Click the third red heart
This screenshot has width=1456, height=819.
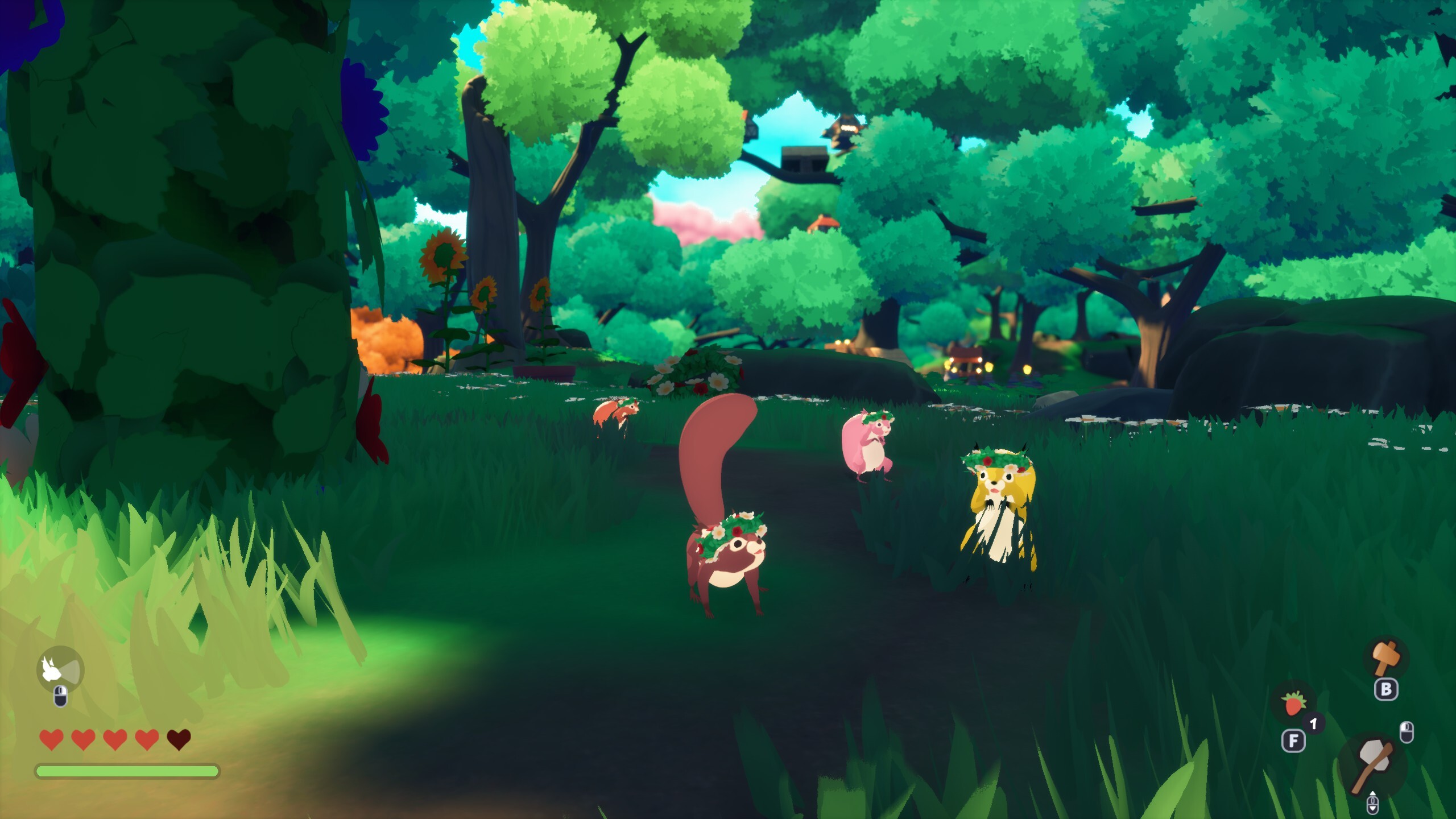pyautogui.click(x=115, y=740)
